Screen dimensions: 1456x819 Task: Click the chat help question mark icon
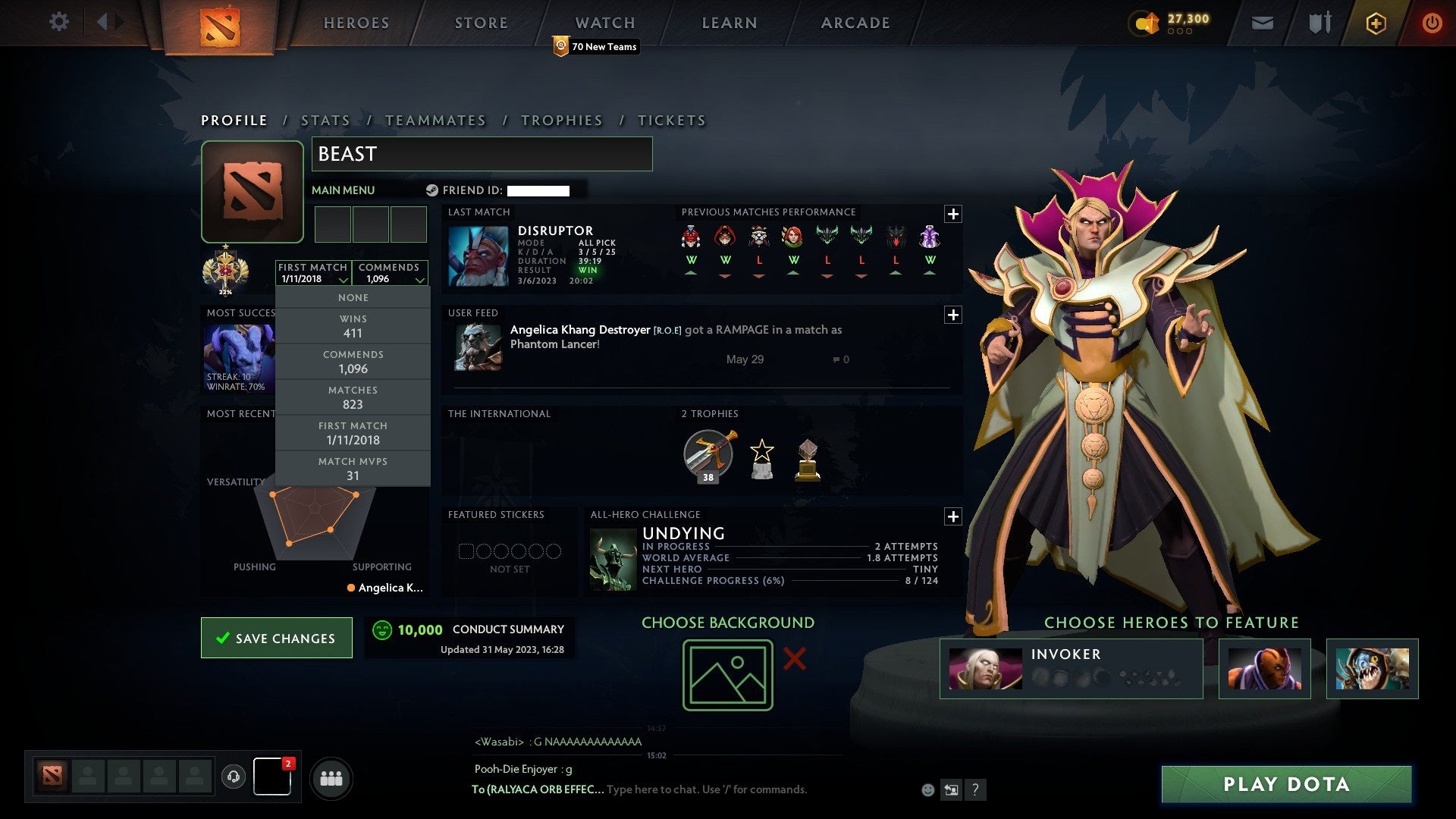[975, 789]
